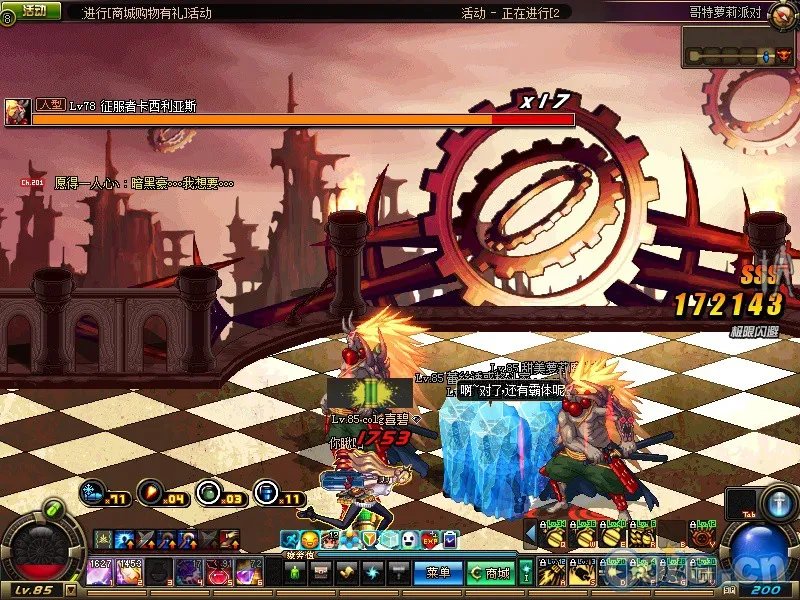The height and width of the screenshot is (600, 800).
Task: Click the boss portrait on health bar
Action: pos(17,110)
